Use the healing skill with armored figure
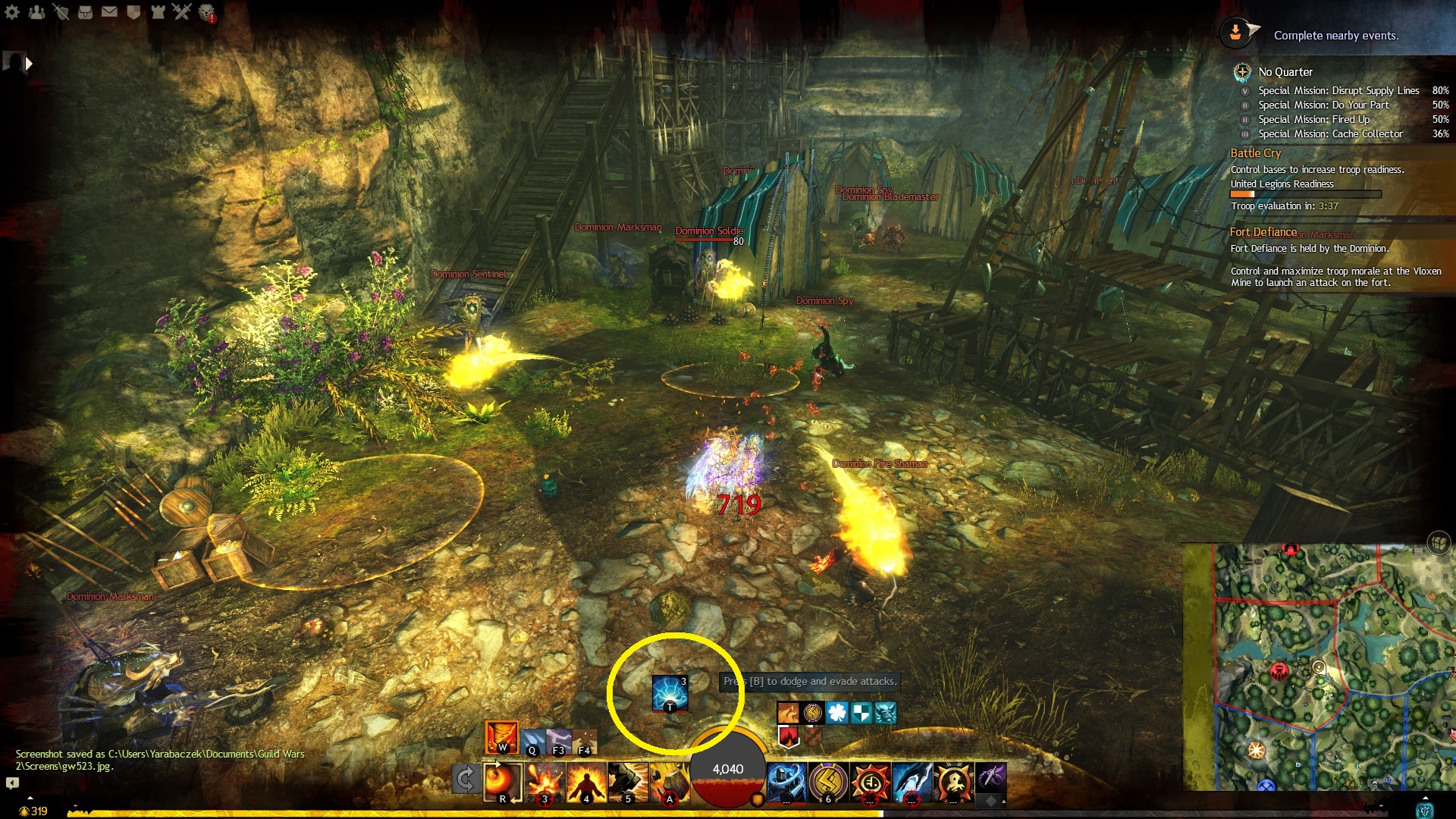 point(786,782)
